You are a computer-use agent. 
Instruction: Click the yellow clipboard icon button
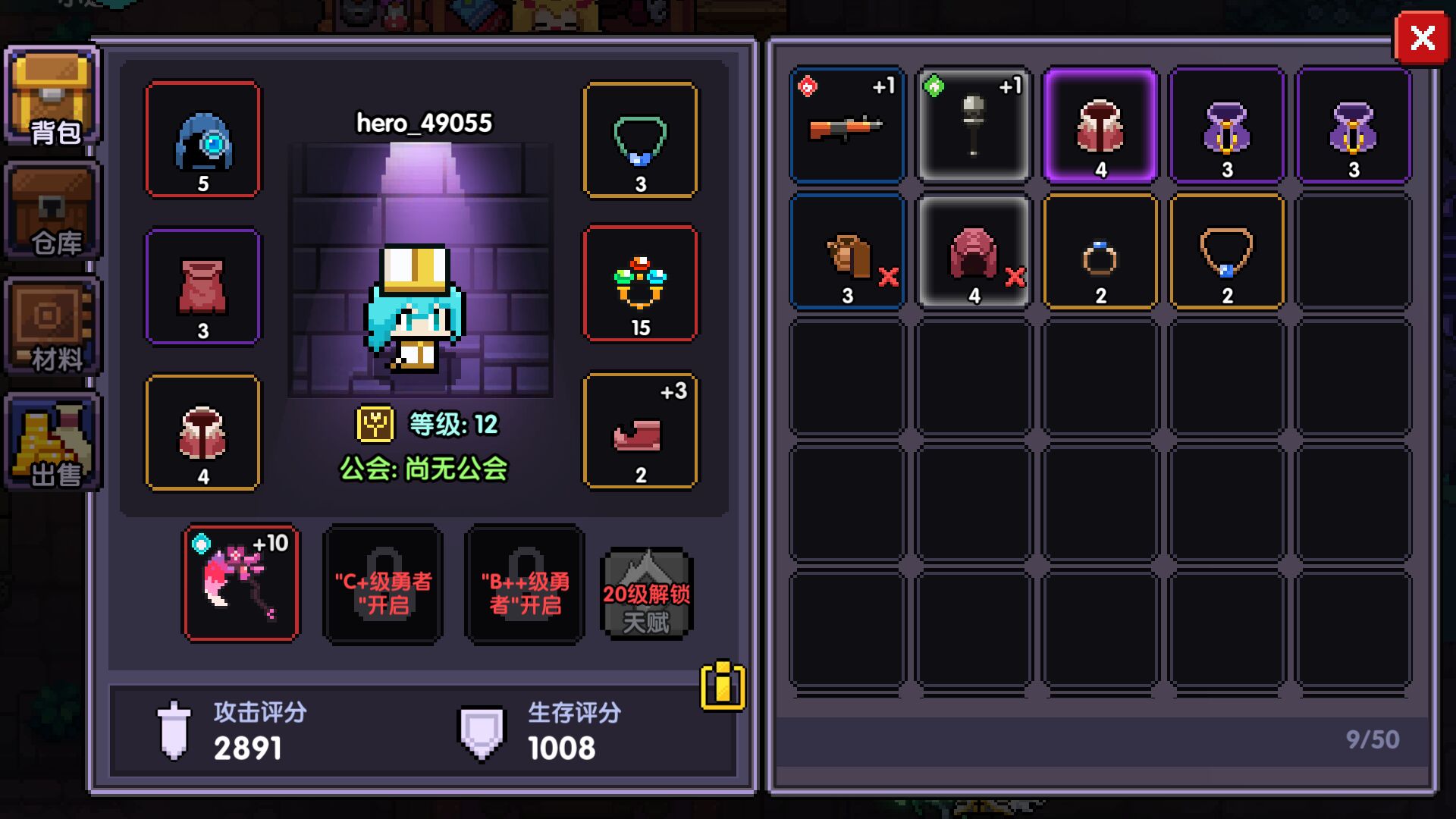[x=722, y=686]
